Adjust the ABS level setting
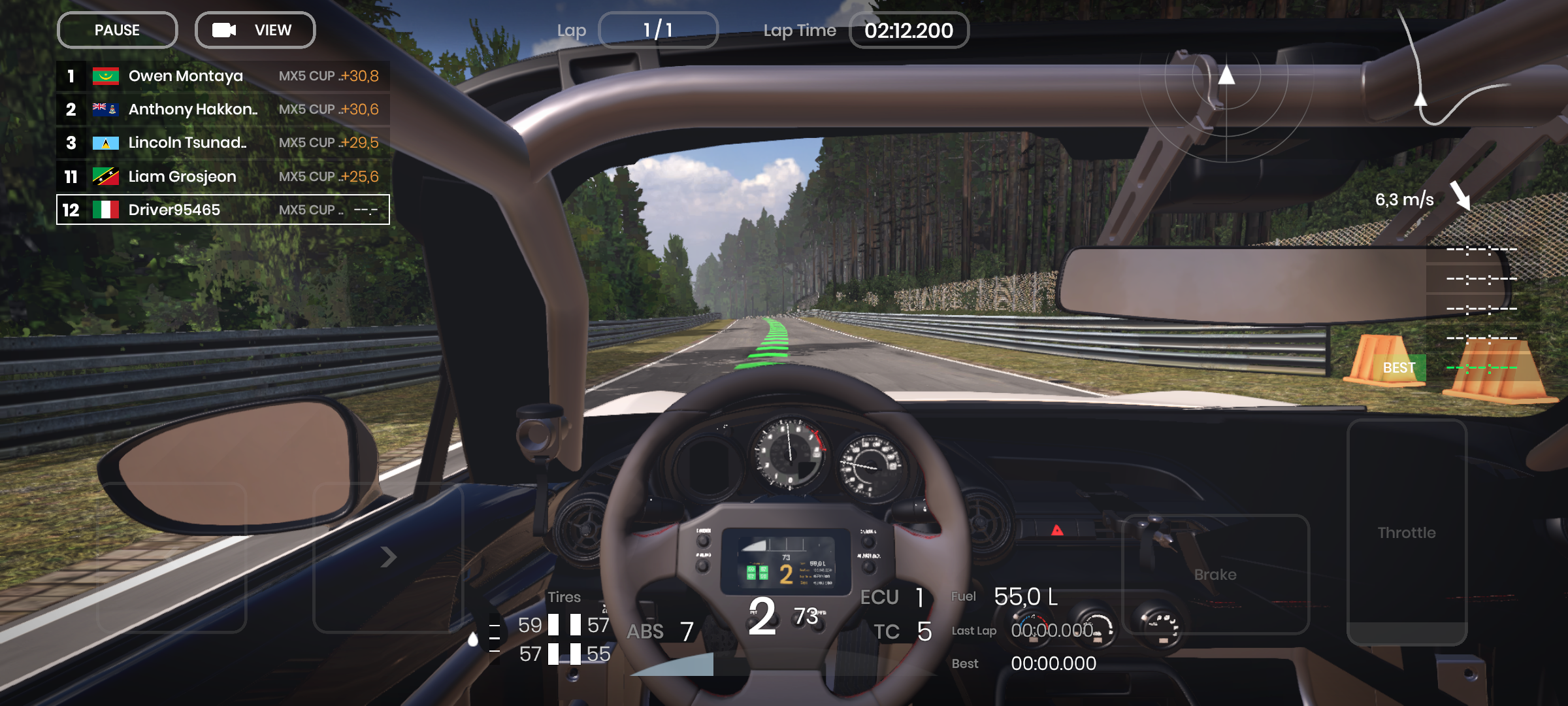1568x706 pixels. [x=660, y=631]
